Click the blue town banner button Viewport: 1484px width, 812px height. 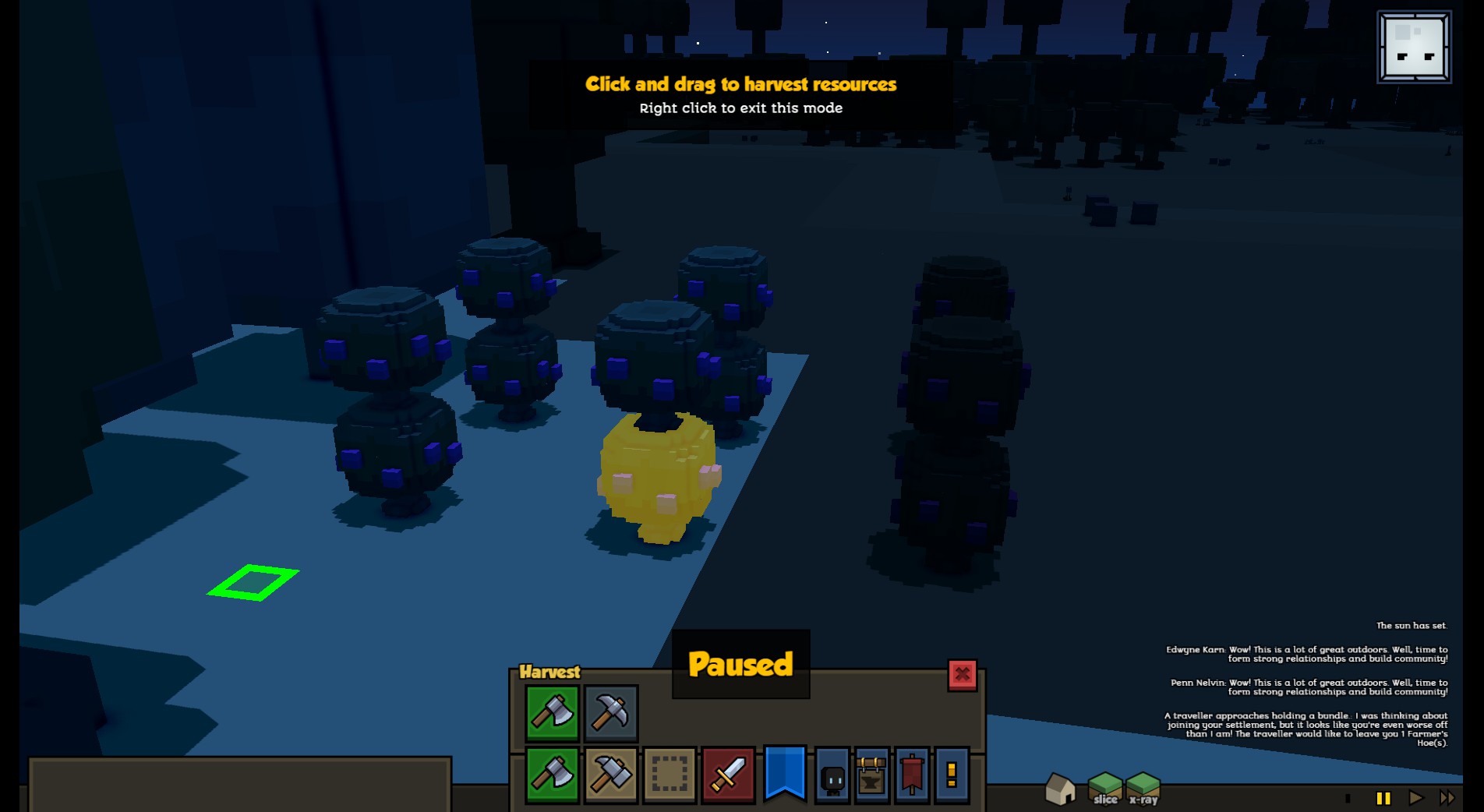[785, 773]
